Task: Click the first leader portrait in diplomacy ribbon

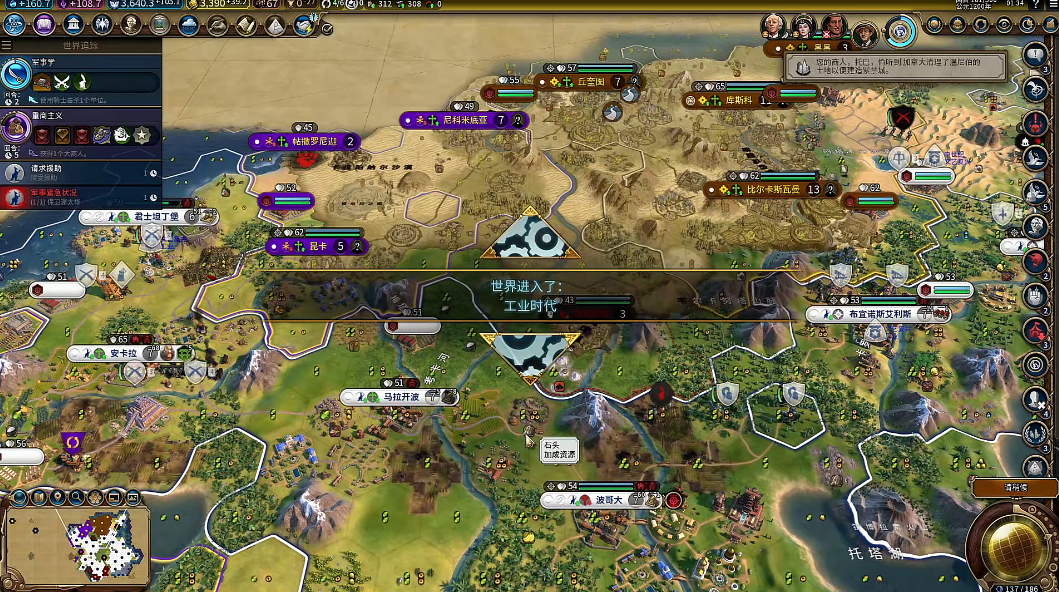Action: [772, 26]
